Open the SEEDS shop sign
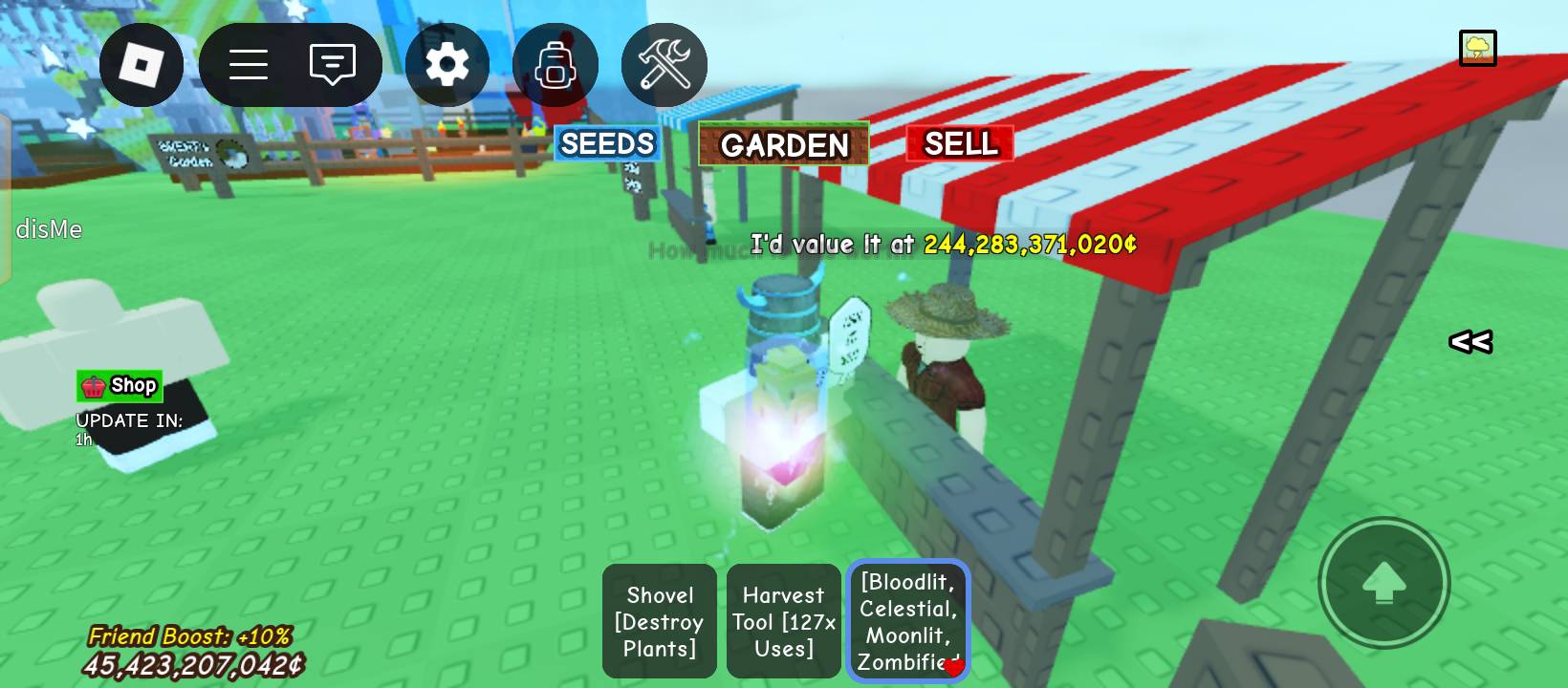1568x688 pixels. pyautogui.click(x=606, y=143)
